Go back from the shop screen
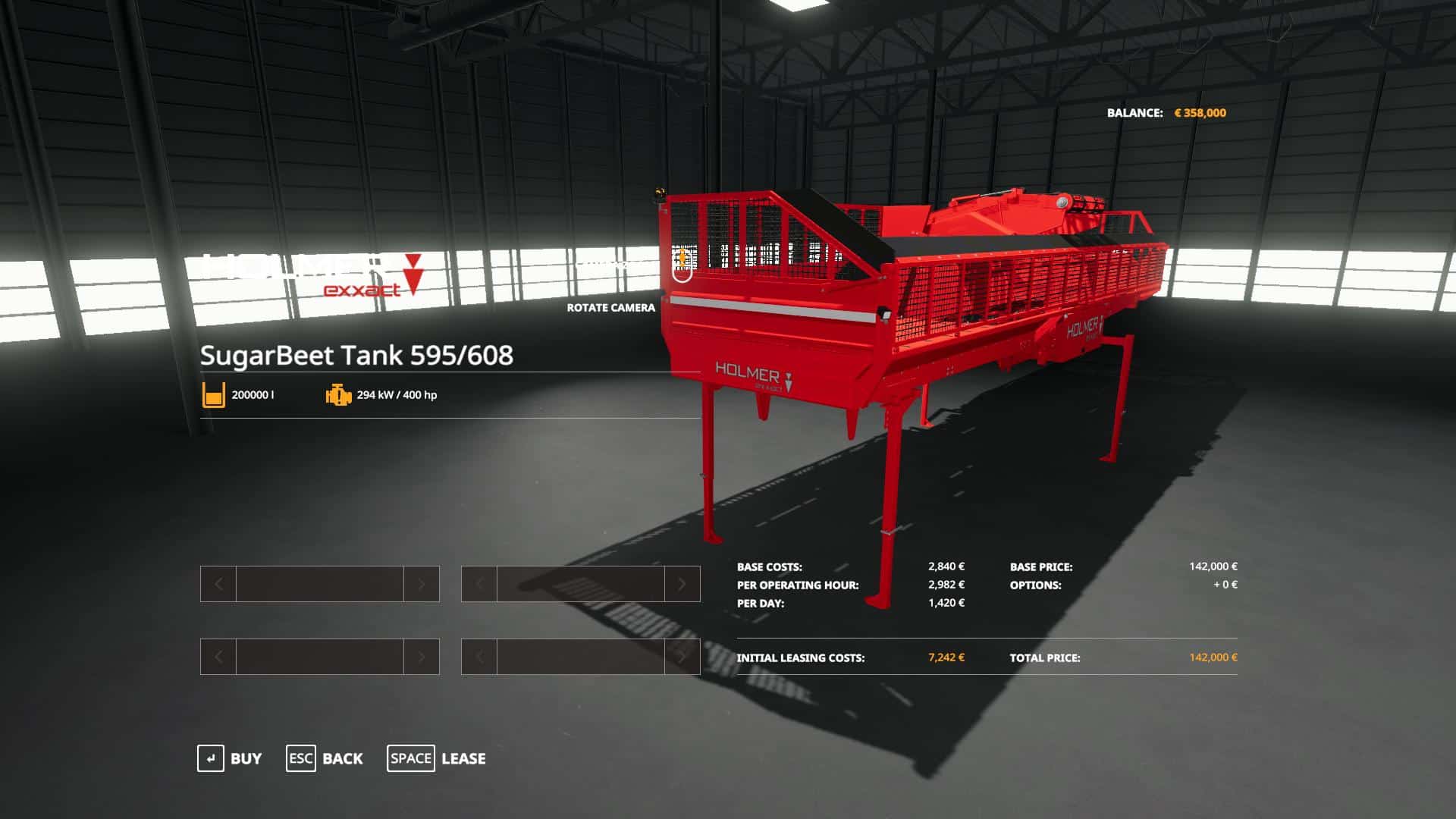This screenshot has height=819, width=1456. [325, 758]
